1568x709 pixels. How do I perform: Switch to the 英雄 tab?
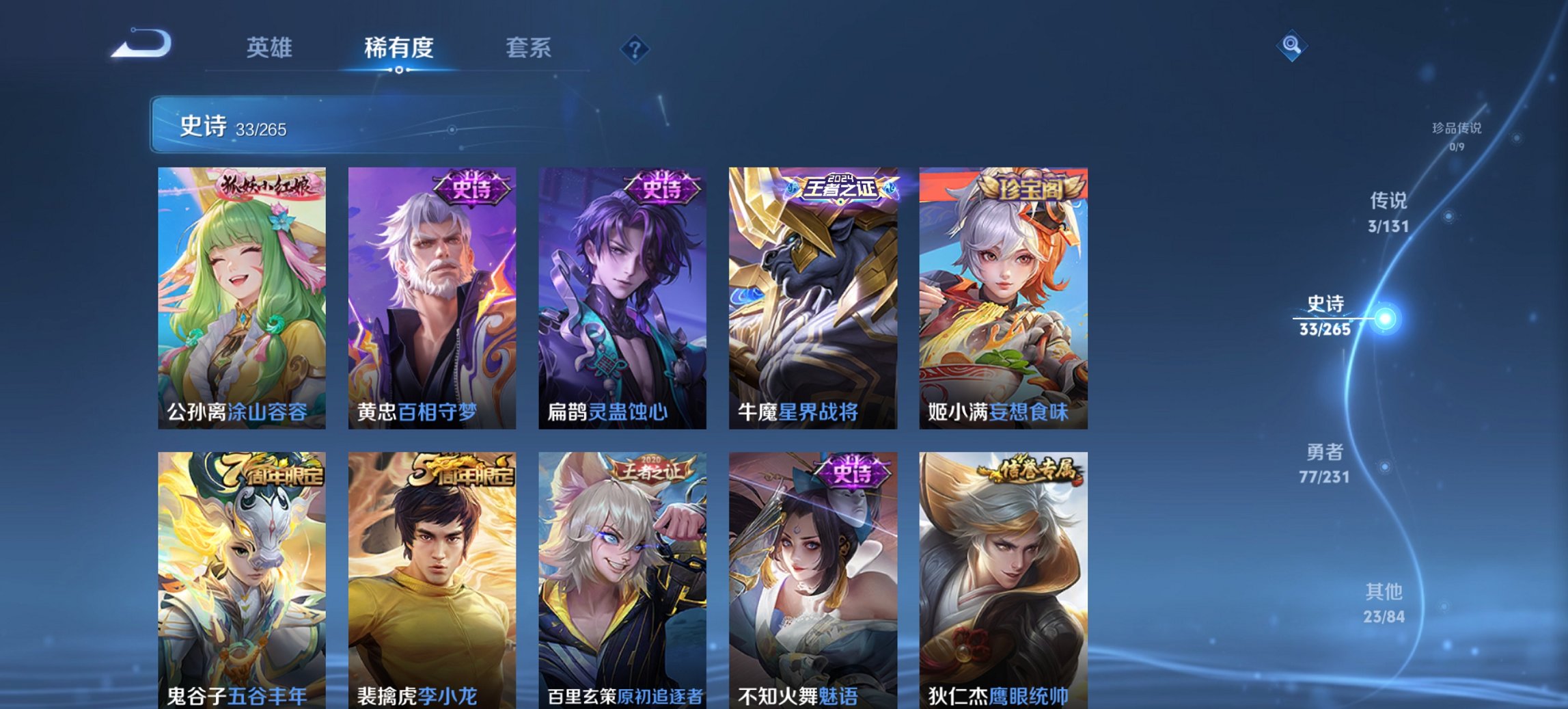(271, 48)
